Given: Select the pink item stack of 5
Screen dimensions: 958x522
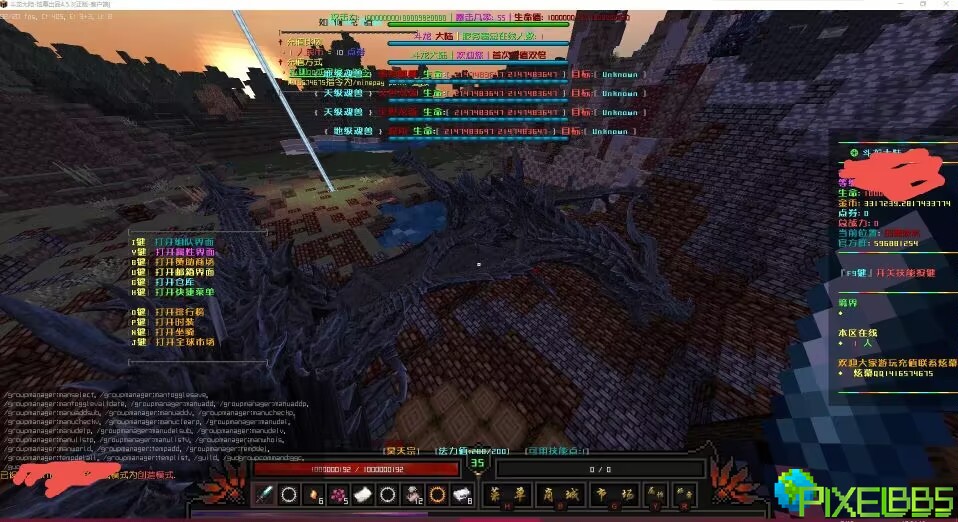Looking at the screenshot, I should (x=338, y=493).
